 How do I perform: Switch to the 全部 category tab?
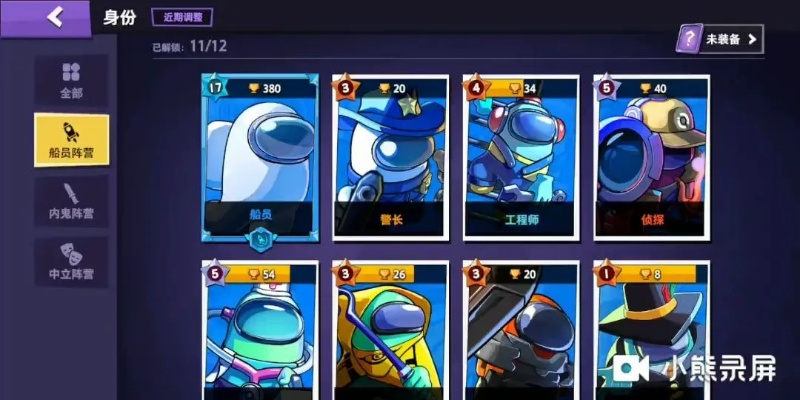click(x=71, y=80)
